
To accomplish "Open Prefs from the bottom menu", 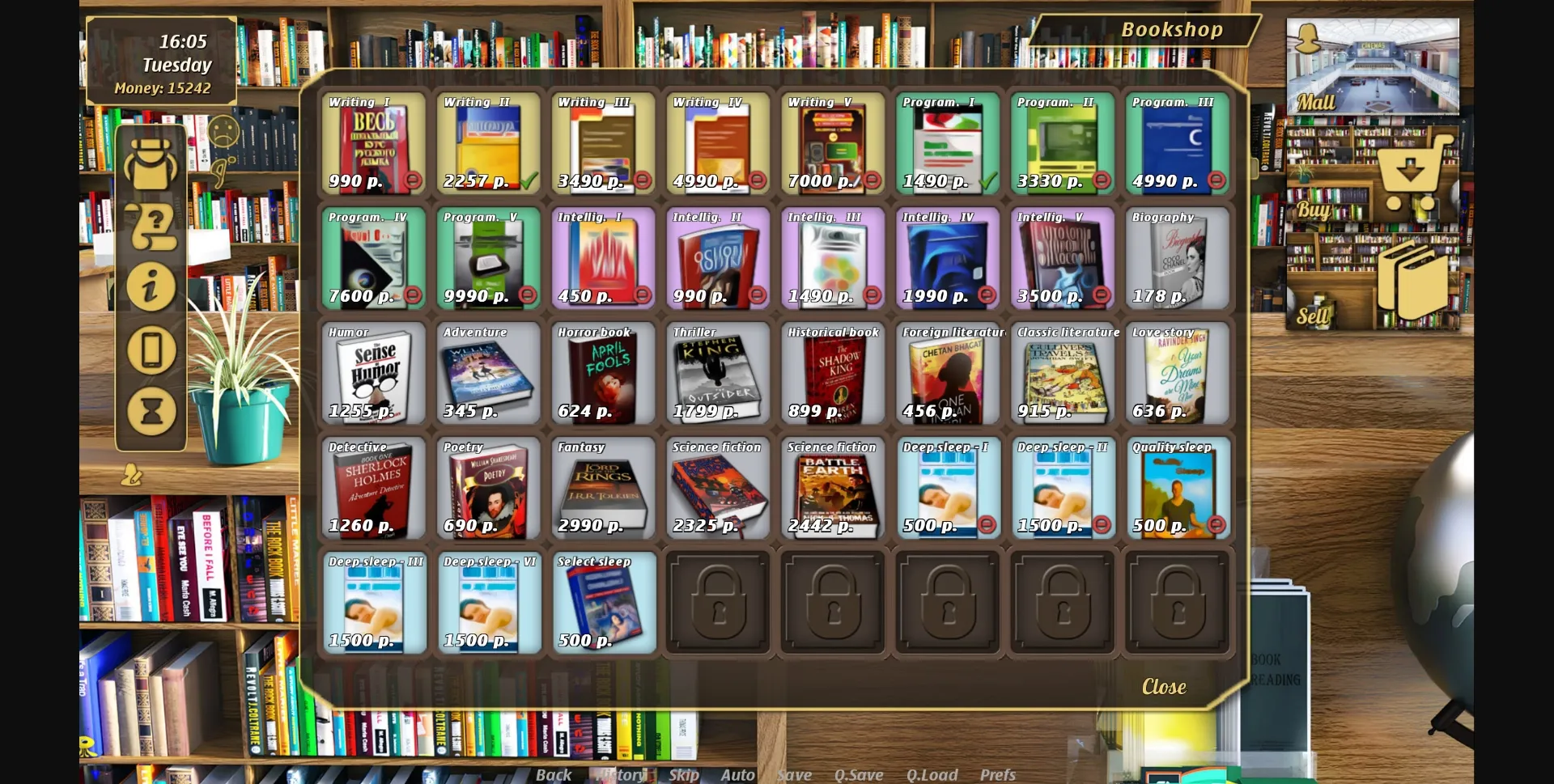I will point(998,774).
